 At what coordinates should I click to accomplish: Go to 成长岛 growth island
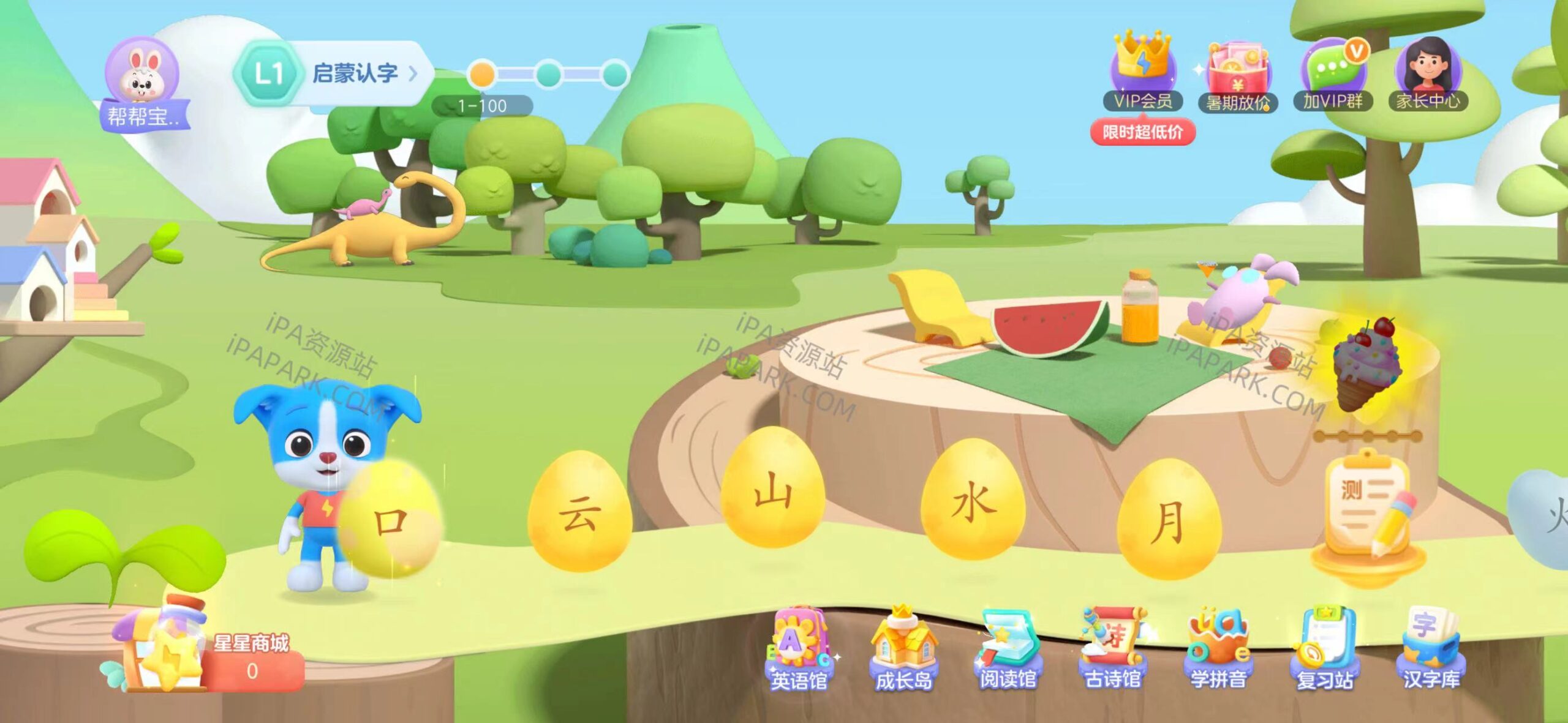(x=904, y=650)
